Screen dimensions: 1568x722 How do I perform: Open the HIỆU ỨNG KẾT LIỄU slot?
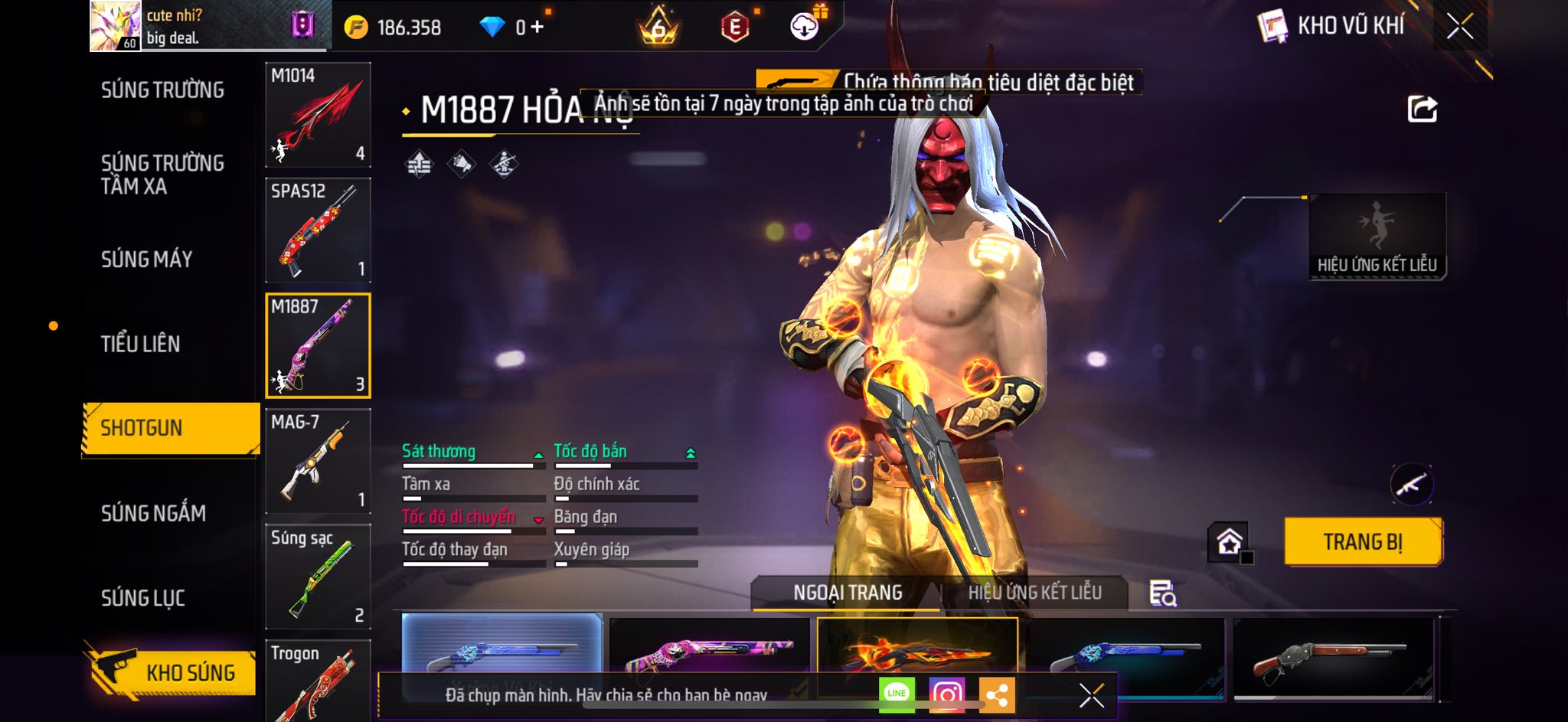click(1377, 237)
